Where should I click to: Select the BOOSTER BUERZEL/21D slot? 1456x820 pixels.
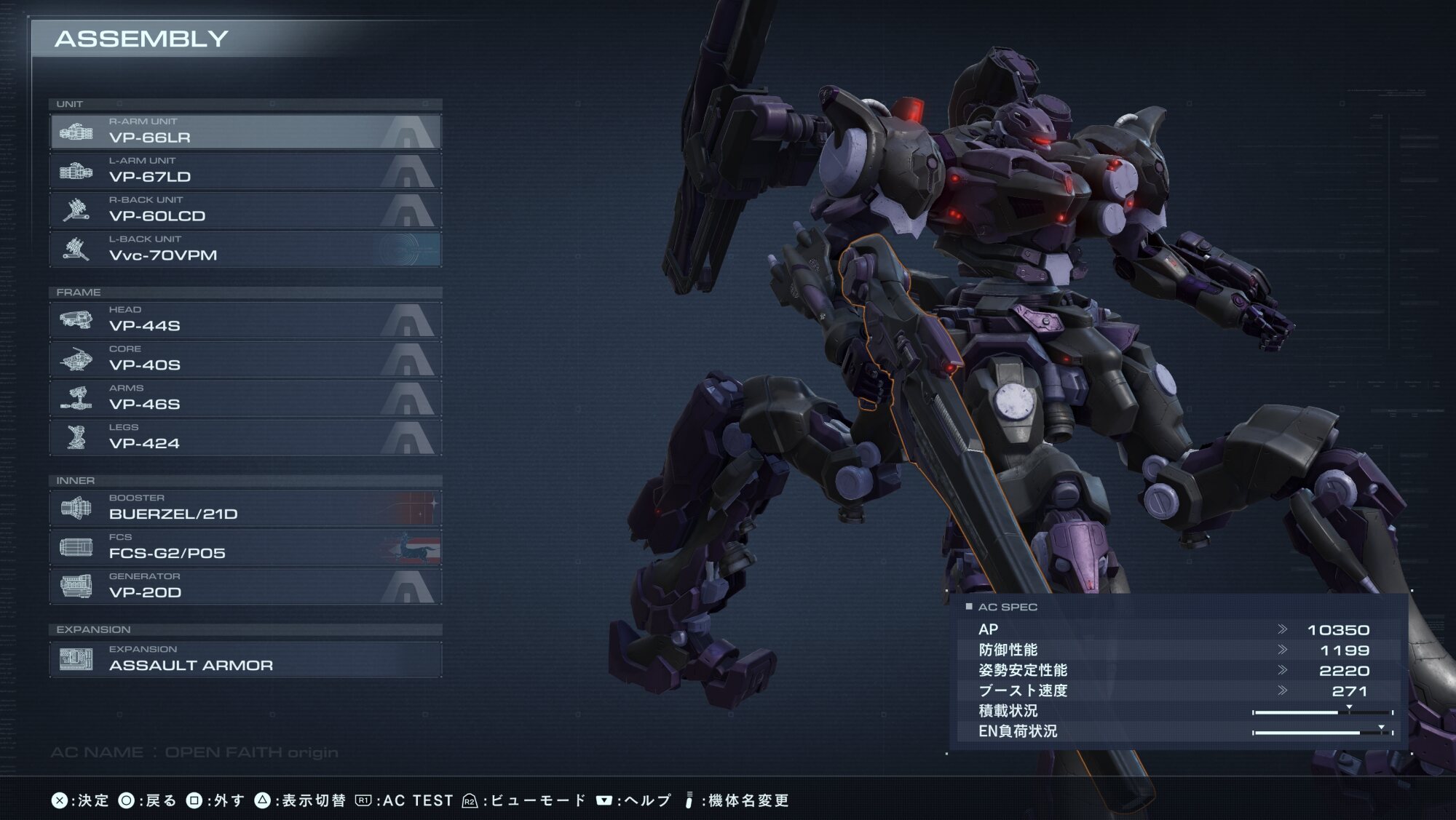click(245, 509)
